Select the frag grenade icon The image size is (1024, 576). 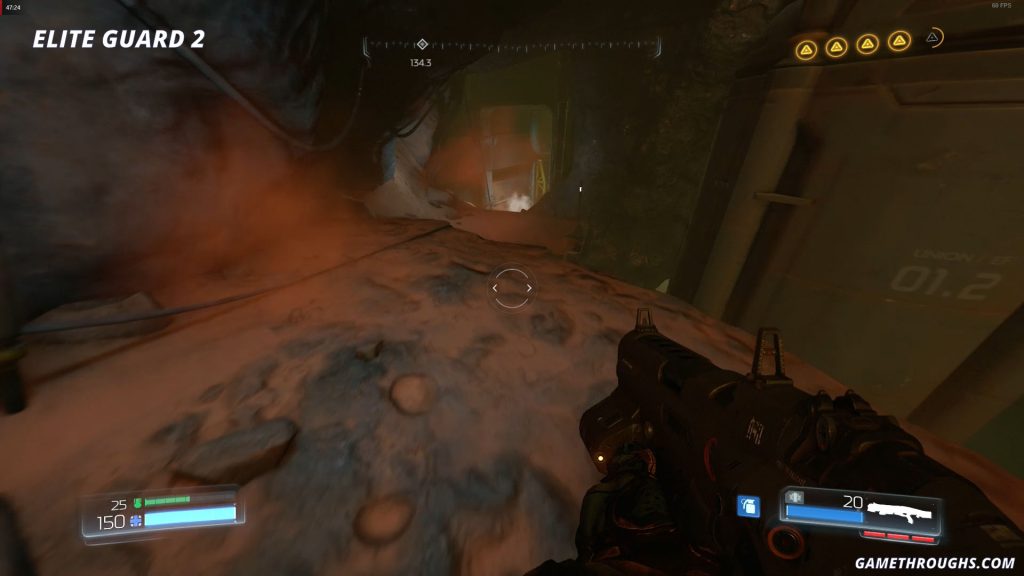747,507
